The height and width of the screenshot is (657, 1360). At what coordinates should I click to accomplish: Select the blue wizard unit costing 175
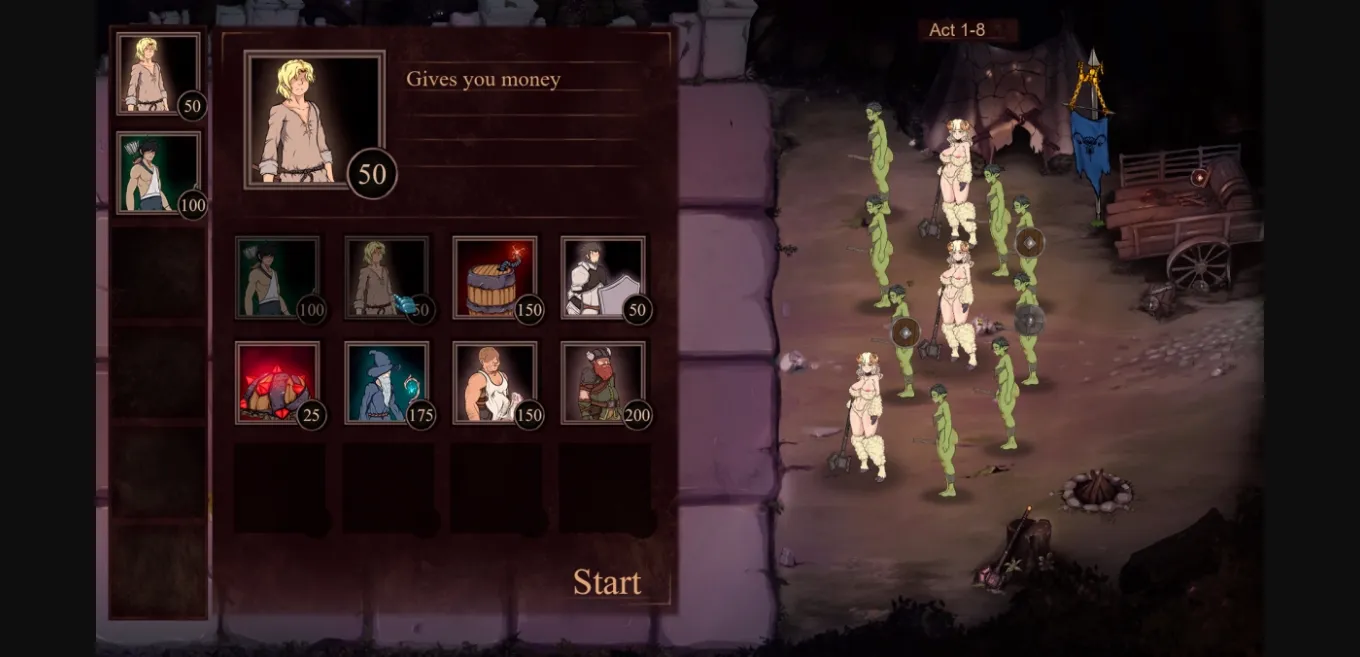[x=386, y=383]
